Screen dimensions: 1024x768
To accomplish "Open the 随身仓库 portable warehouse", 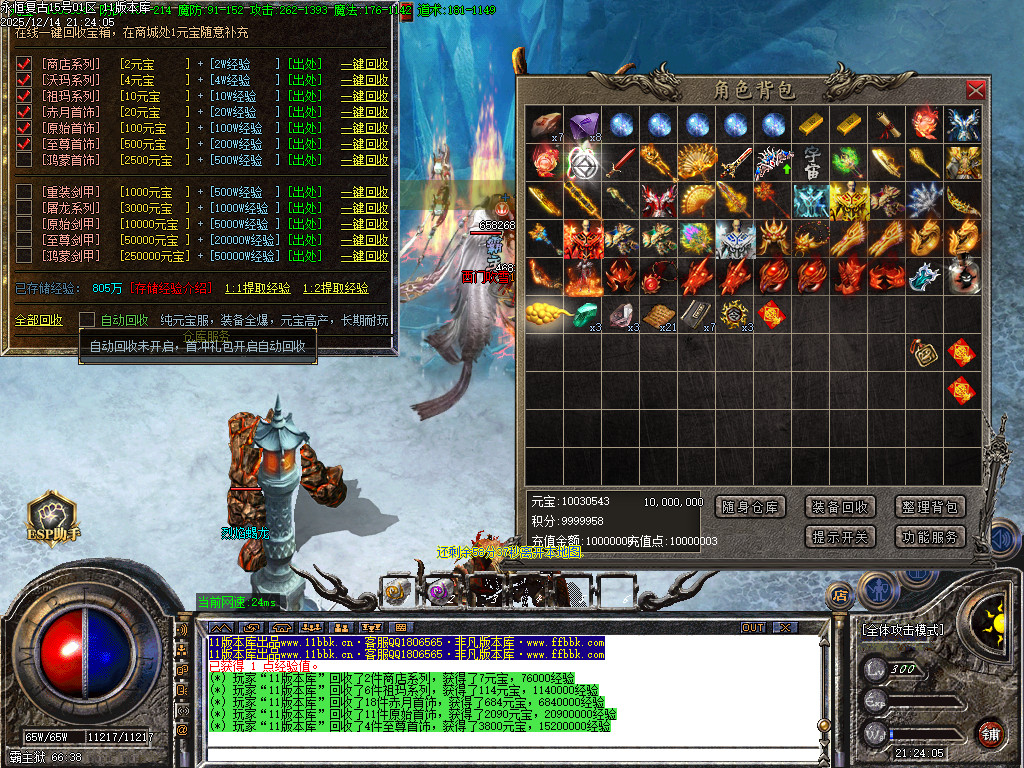I will pos(751,507).
